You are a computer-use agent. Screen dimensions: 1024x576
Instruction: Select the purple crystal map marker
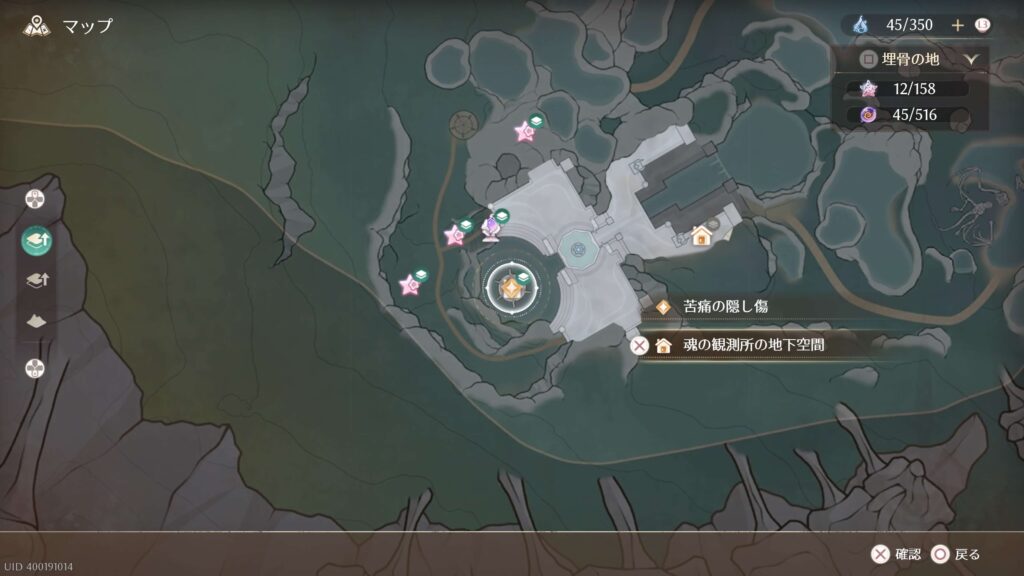tap(492, 230)
